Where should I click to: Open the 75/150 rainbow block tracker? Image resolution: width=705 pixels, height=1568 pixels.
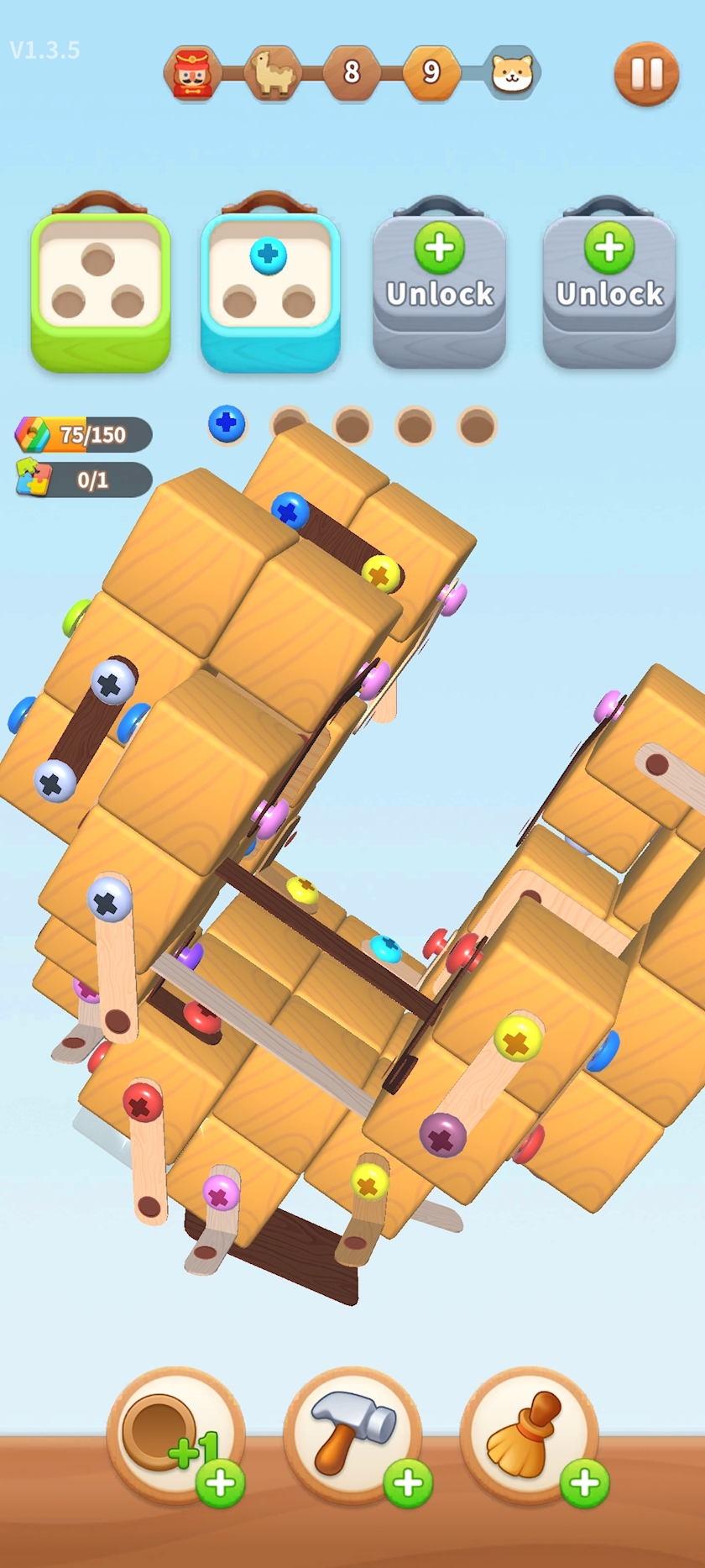84,434
